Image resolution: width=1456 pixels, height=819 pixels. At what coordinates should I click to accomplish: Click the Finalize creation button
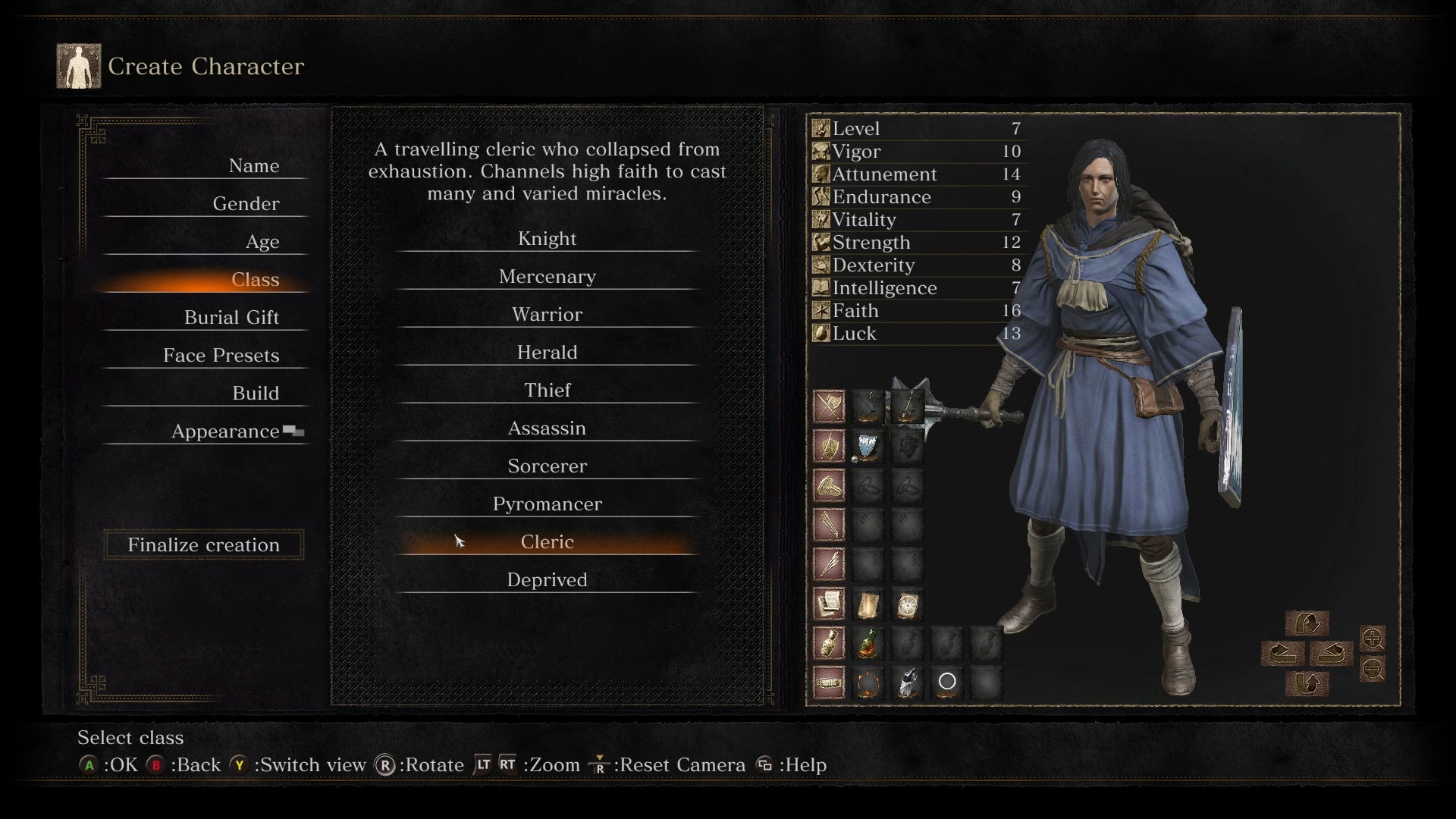[x=203, y=544]
